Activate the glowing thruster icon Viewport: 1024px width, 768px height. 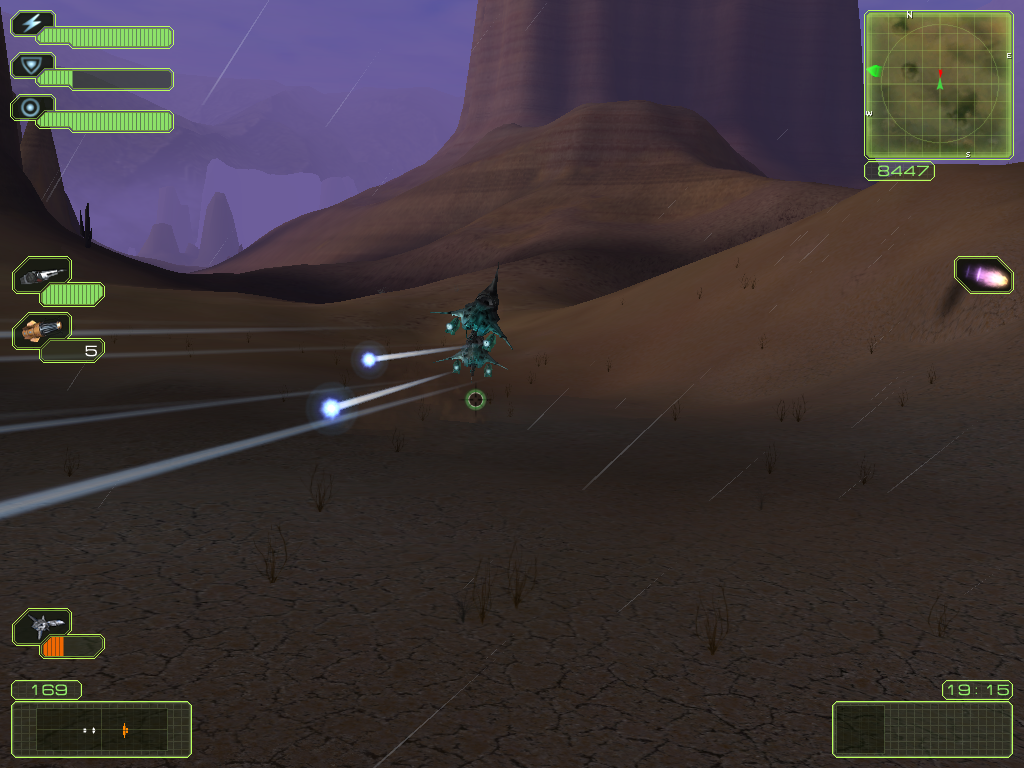coord(984,275)
